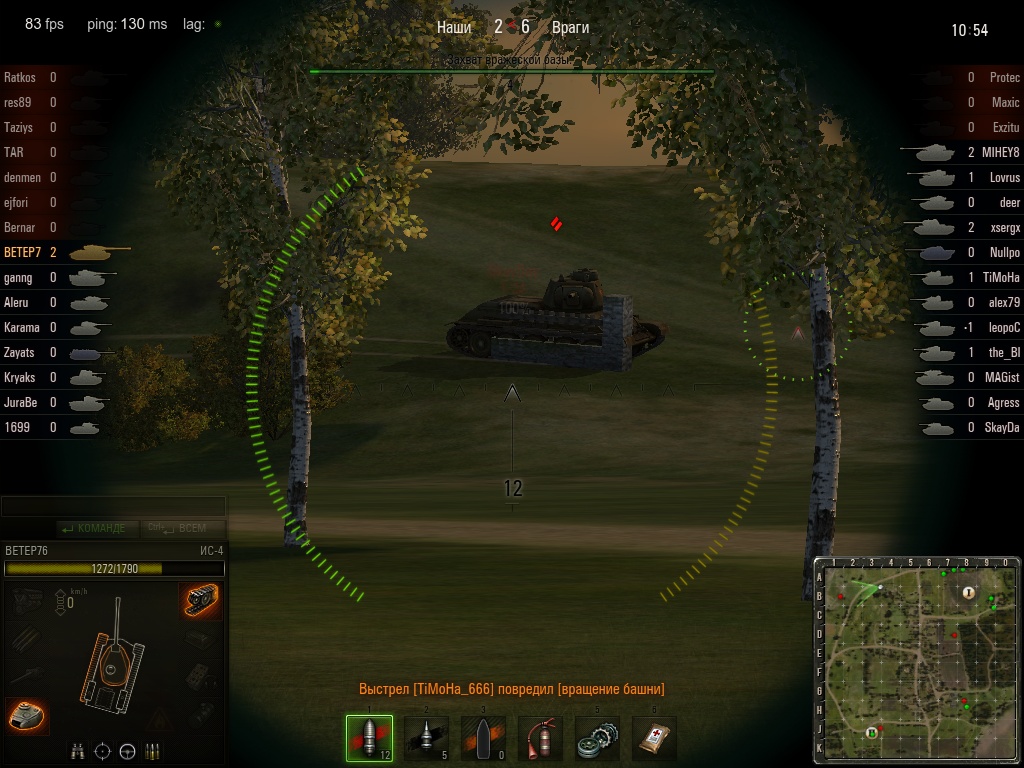
Task: Click the three shells loader icon
Action: point(153,750)
